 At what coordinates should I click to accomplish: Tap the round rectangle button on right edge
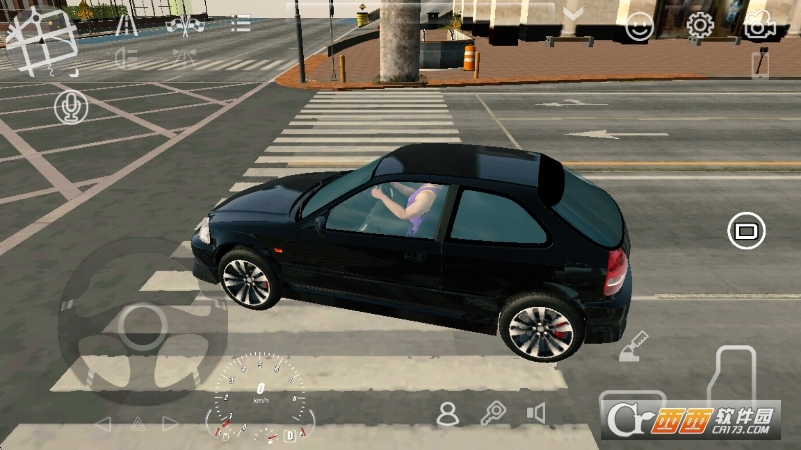pyautogui.click(x=745, y=231)
